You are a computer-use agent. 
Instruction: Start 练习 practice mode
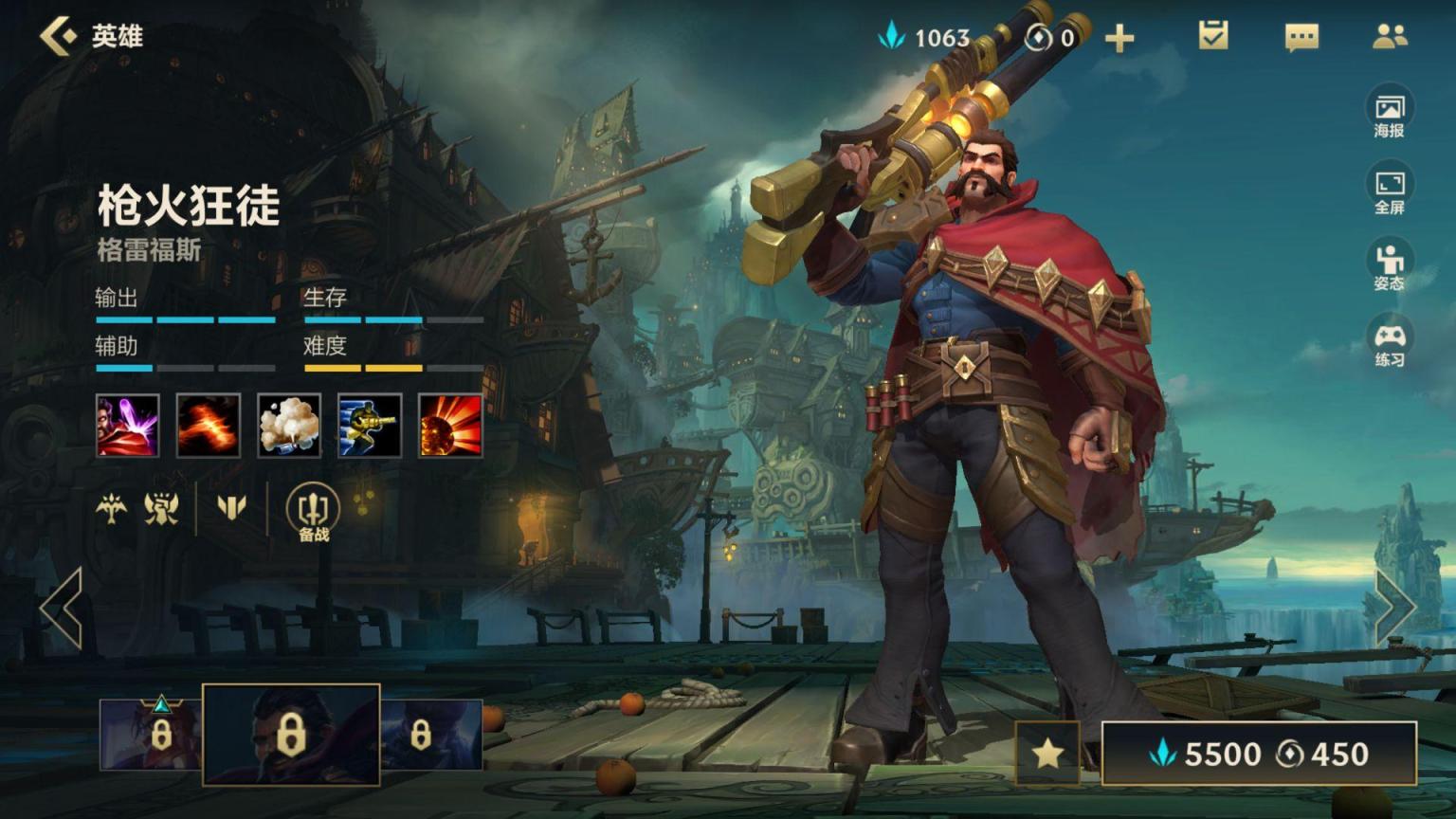click(x=1389, y=343)
